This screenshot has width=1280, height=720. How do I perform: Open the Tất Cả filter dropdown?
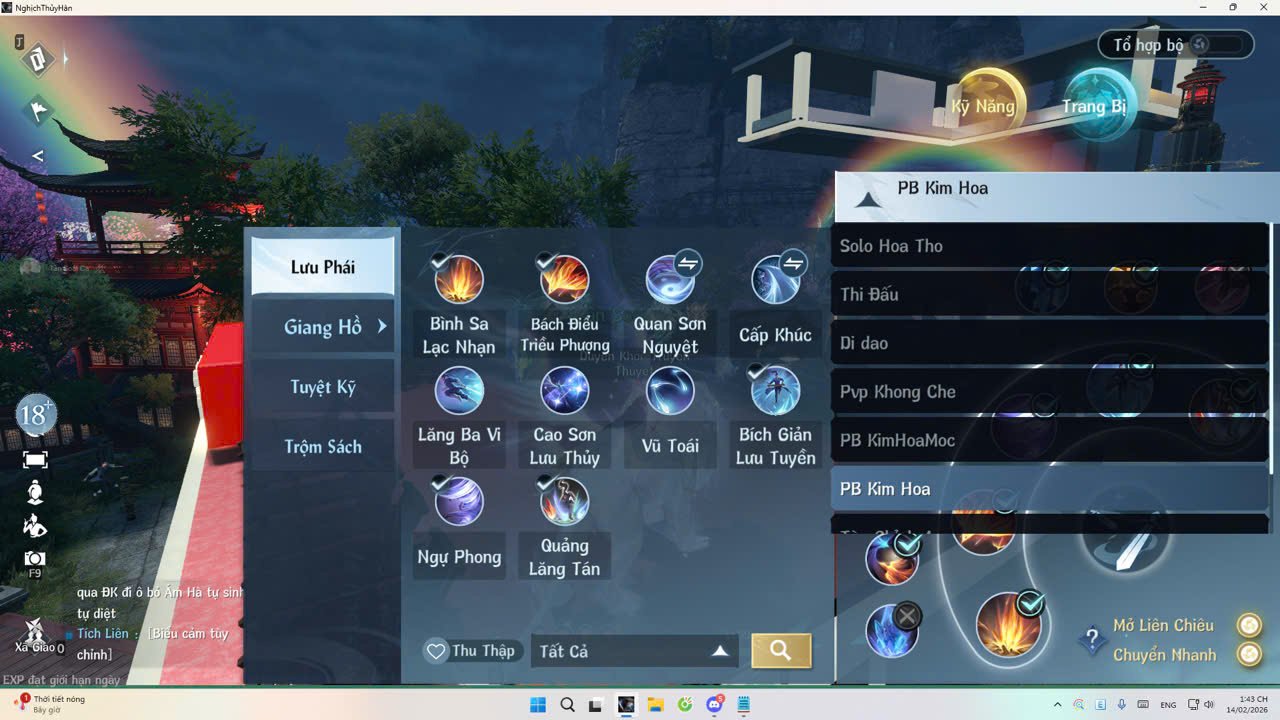[634, 650]
